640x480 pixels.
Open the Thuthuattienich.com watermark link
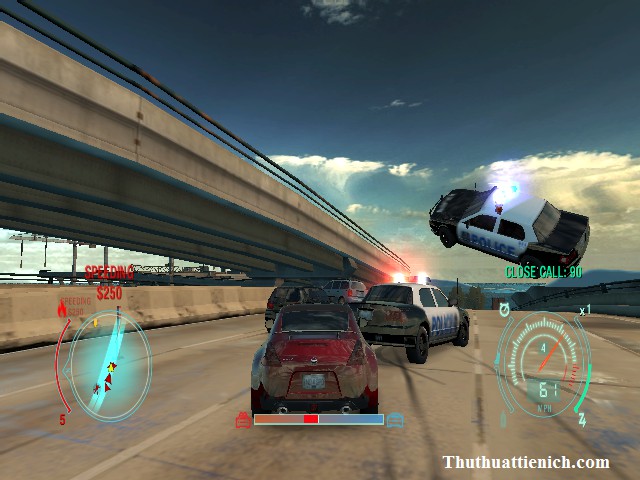pyautogui.click(x=525, y=462)
